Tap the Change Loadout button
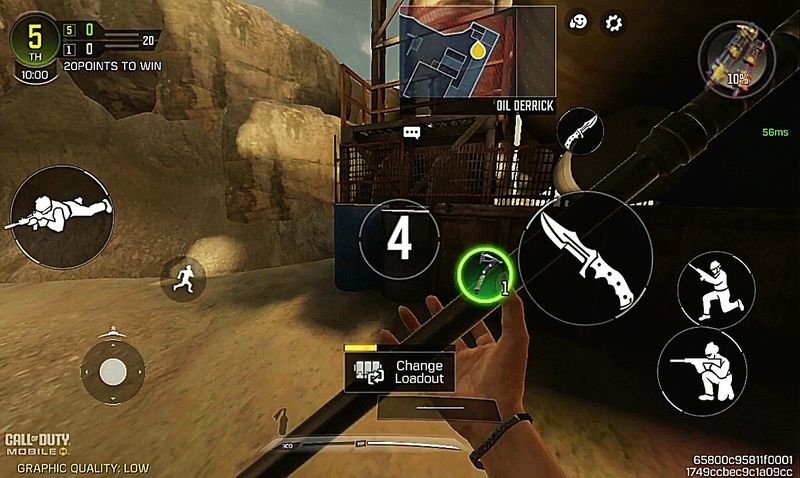Viewport: 800px width, 478px height. tap(398, 372)
